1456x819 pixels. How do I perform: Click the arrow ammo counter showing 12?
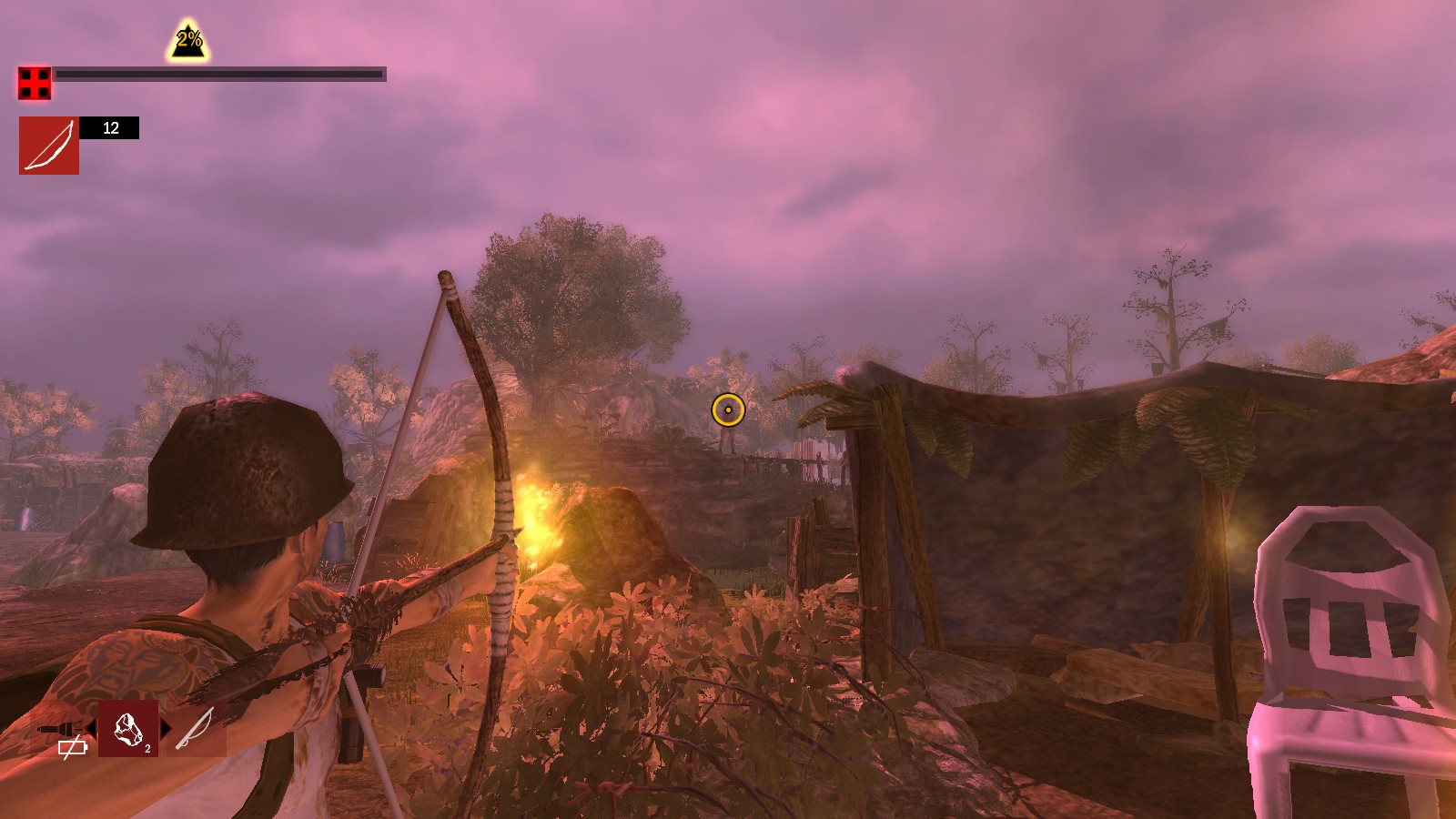click(111, 128)
